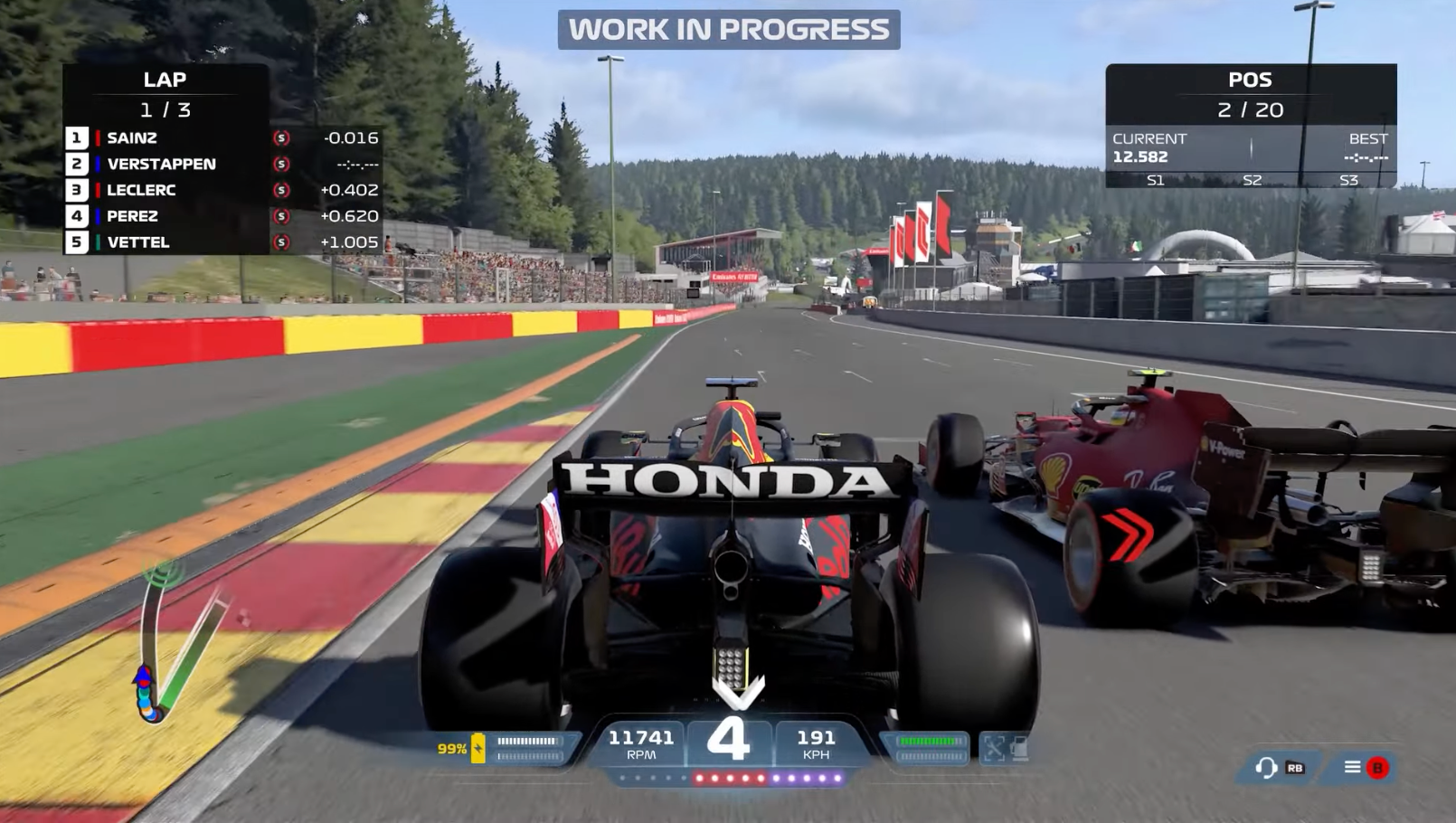
Task: Click the ERS battery icon
Action: pyautogui.click(x=478, y=748)
